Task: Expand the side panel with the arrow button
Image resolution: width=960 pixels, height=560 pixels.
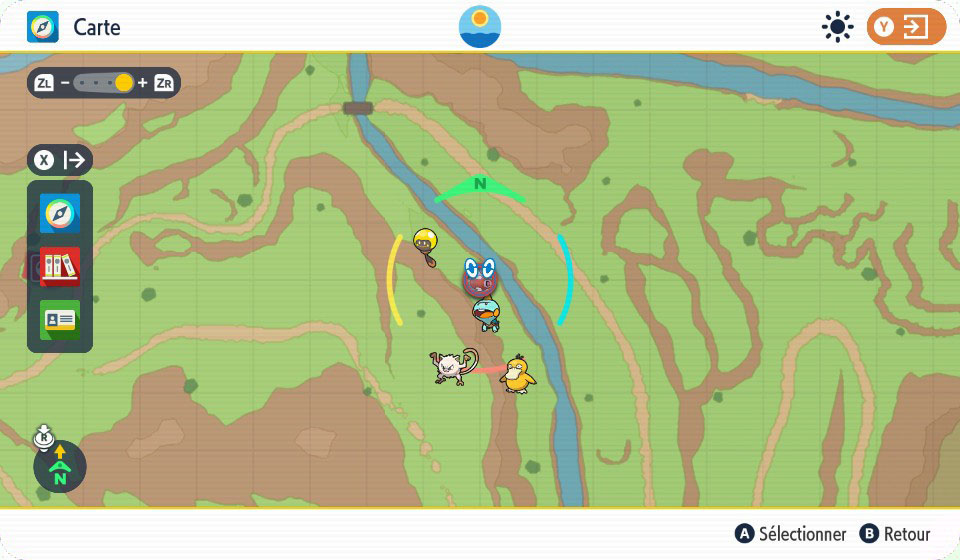Action: pos(61,160)
